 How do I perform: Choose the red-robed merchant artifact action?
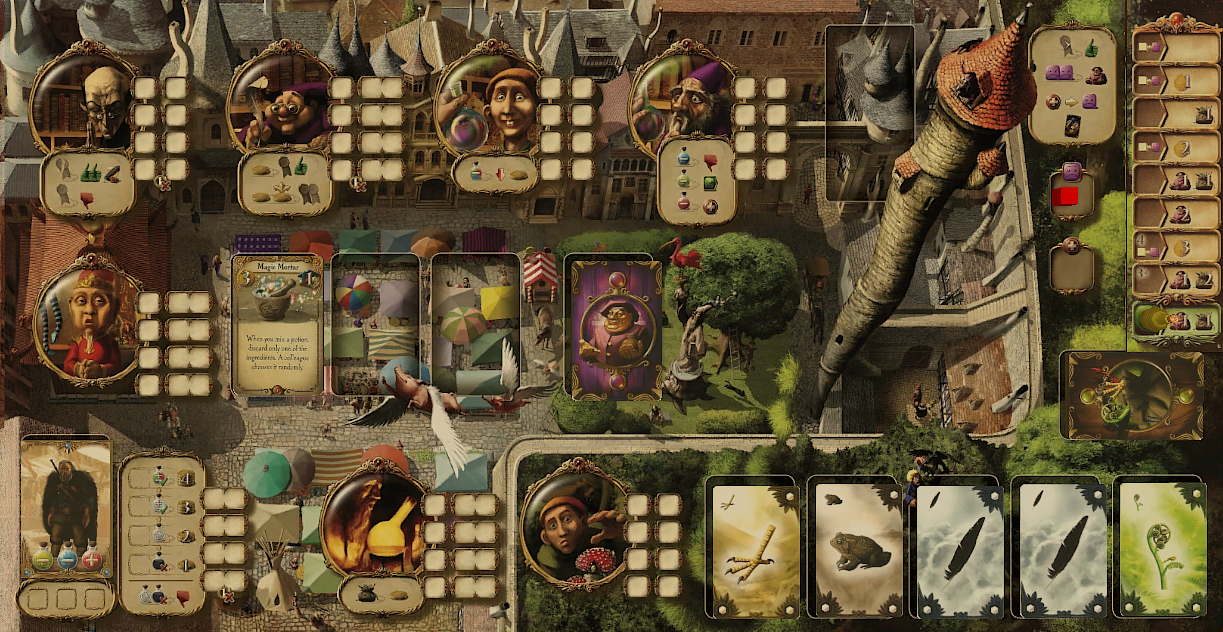pos(87,320)
